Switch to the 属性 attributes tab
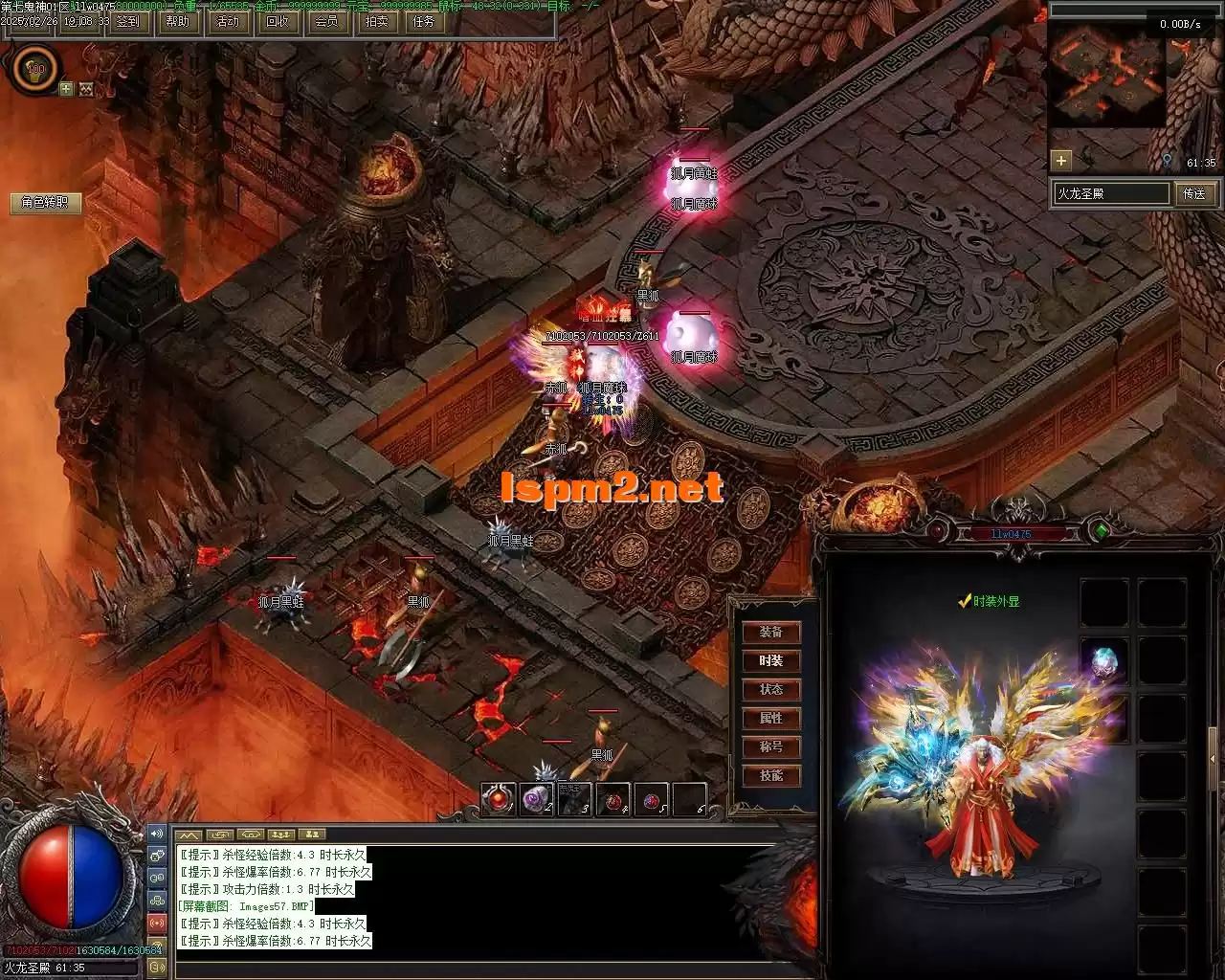This screenshot has width=1225, height=980. [x=771, y=719]
